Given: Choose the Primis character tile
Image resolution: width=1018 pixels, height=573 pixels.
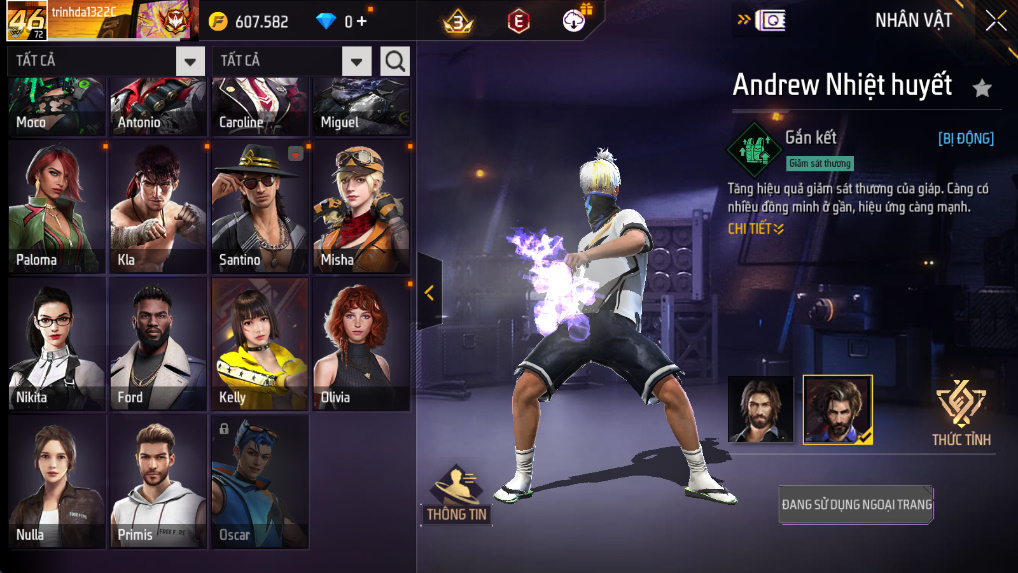Looking at the screenshot, I should click(x=158, y=481).
